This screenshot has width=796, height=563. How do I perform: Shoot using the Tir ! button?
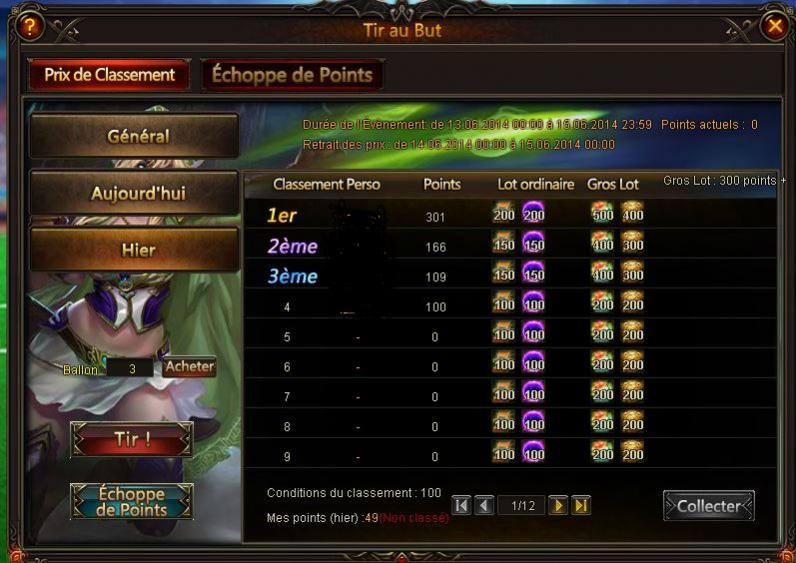pyautogui.click(x=131, y=438)
